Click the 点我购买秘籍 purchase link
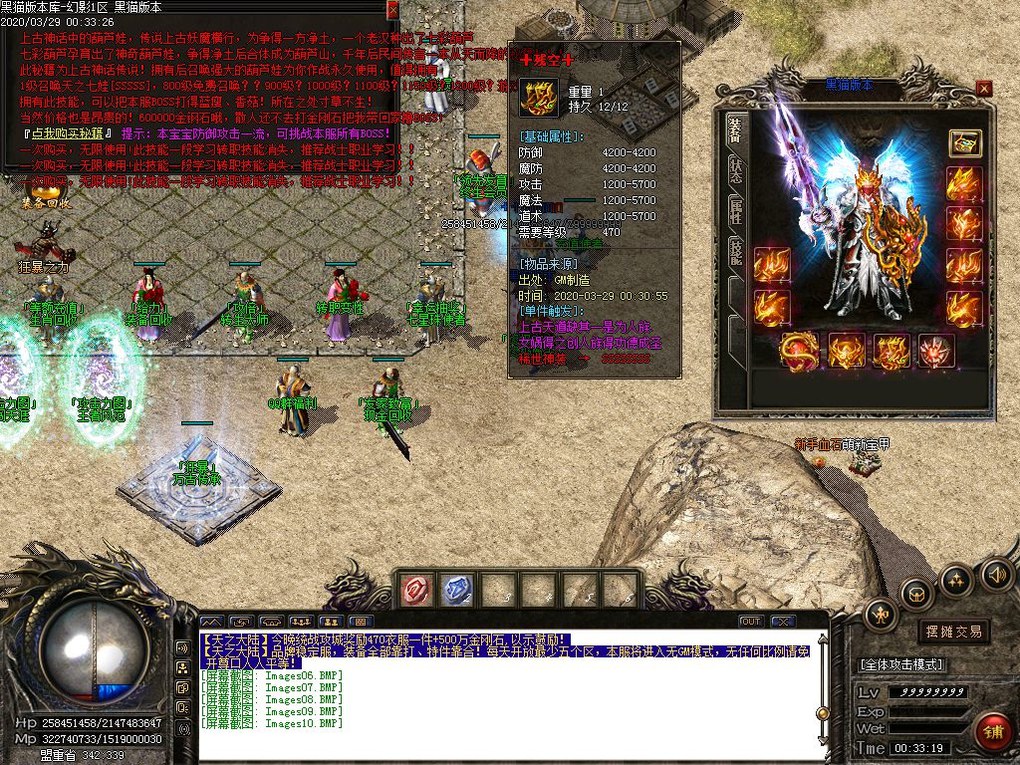 click(x=63, y=132)
